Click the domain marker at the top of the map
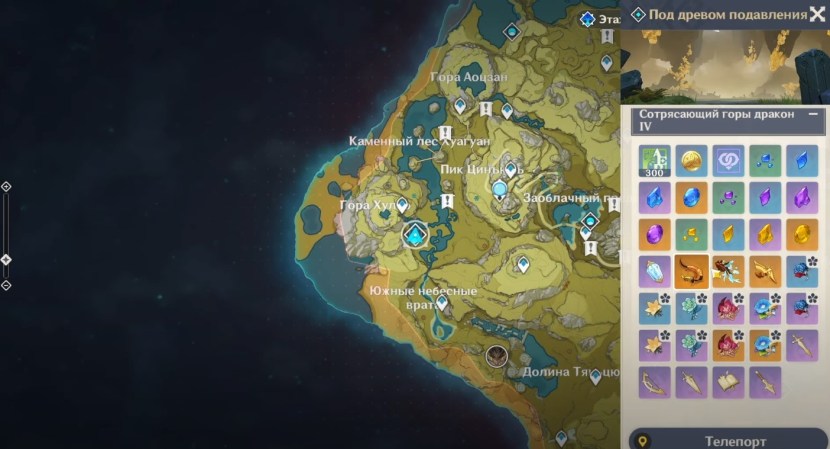The height and width of the screenshot is (449, 830). tap(512, 32)
